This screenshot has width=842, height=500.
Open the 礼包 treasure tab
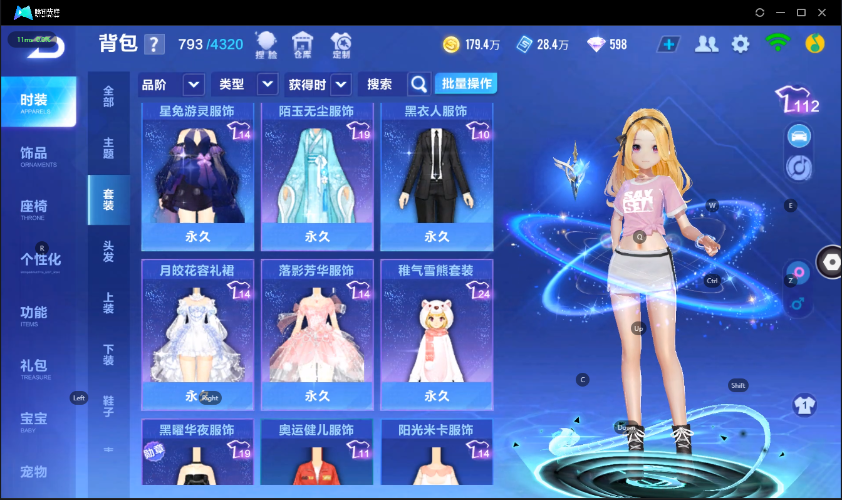tap(35, 367)
